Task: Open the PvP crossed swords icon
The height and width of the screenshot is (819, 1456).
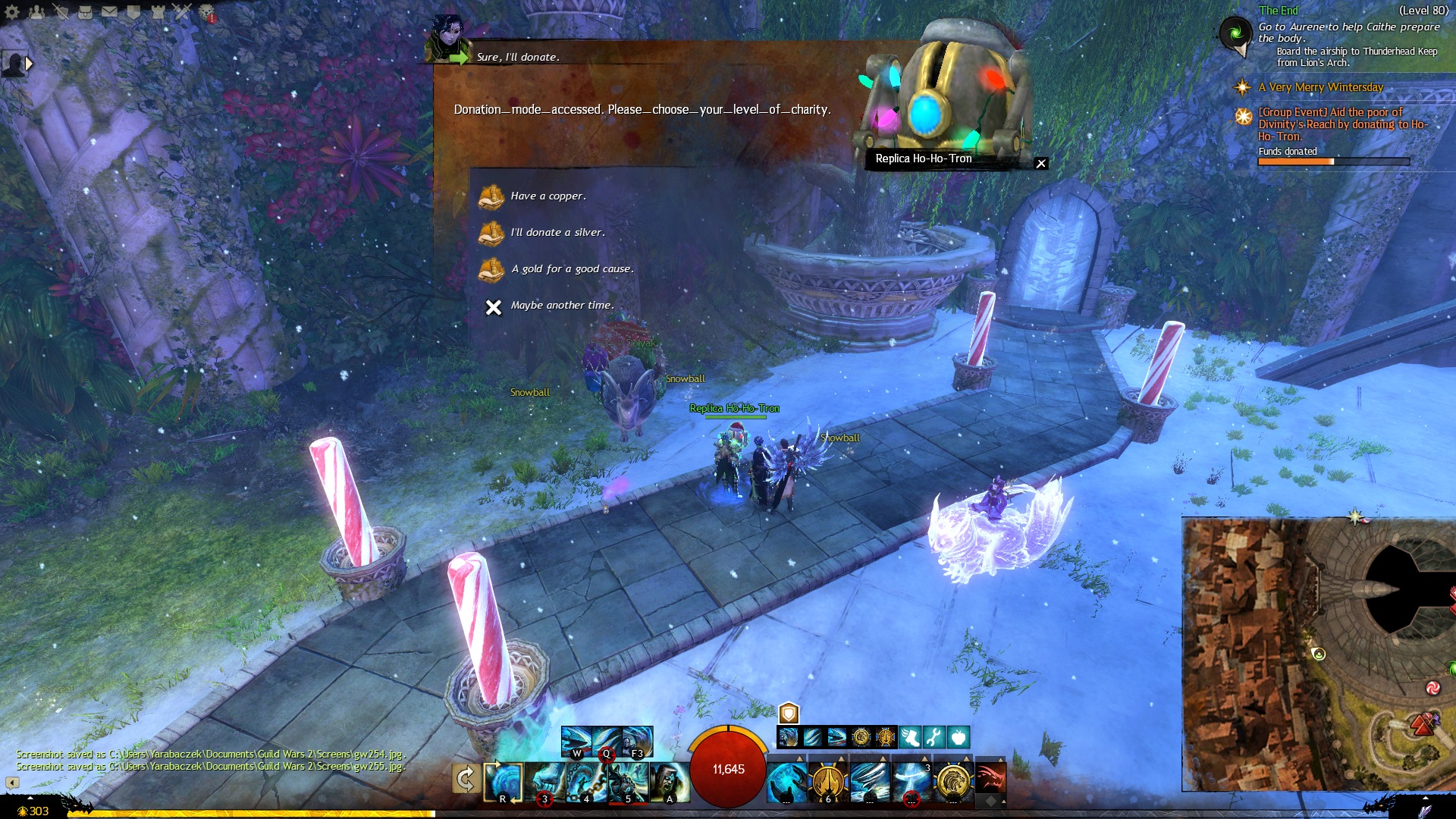Action: 182,12
